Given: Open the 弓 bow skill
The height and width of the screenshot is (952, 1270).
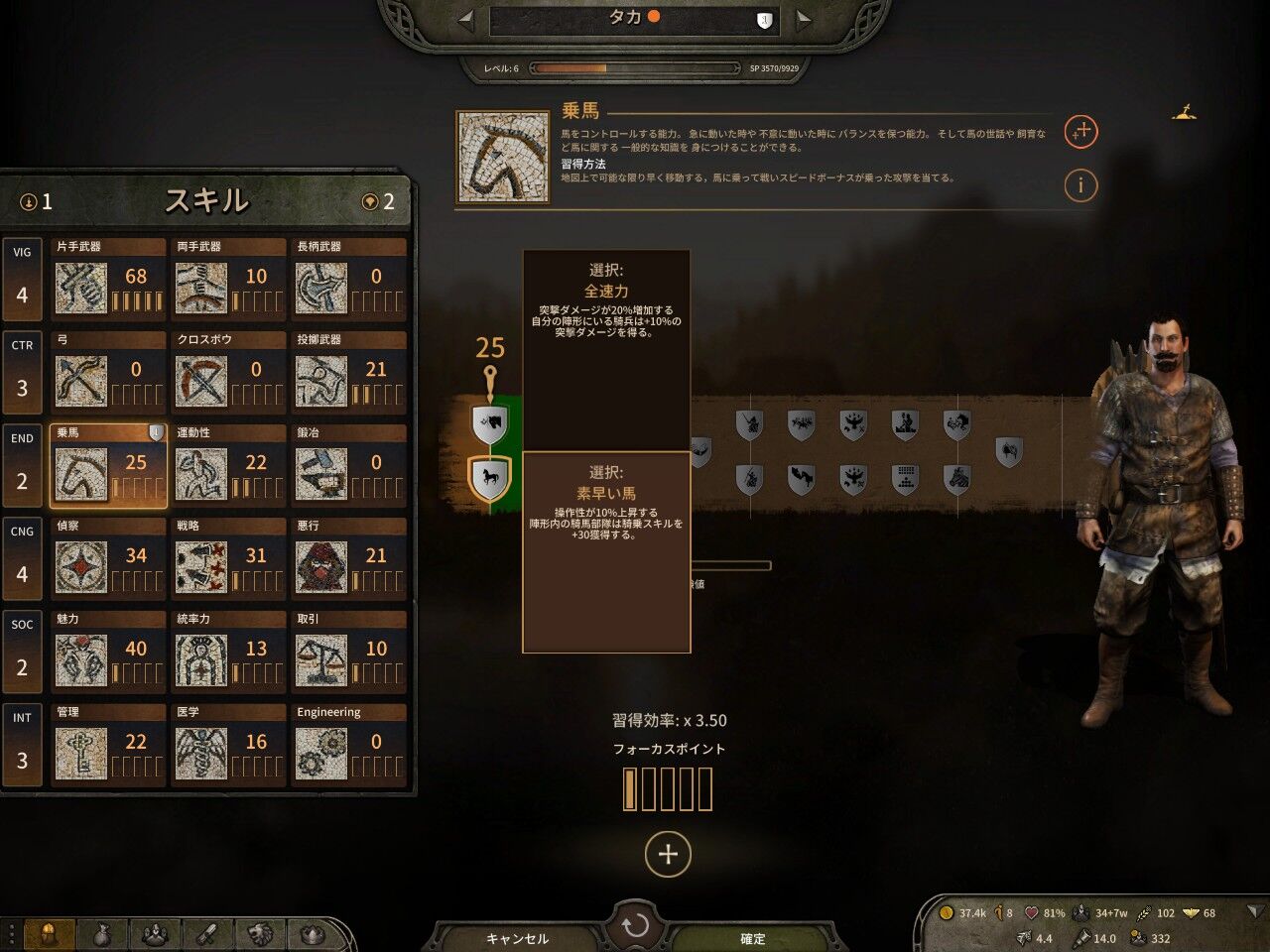Looking at the screenshot, I should (109, 371).
